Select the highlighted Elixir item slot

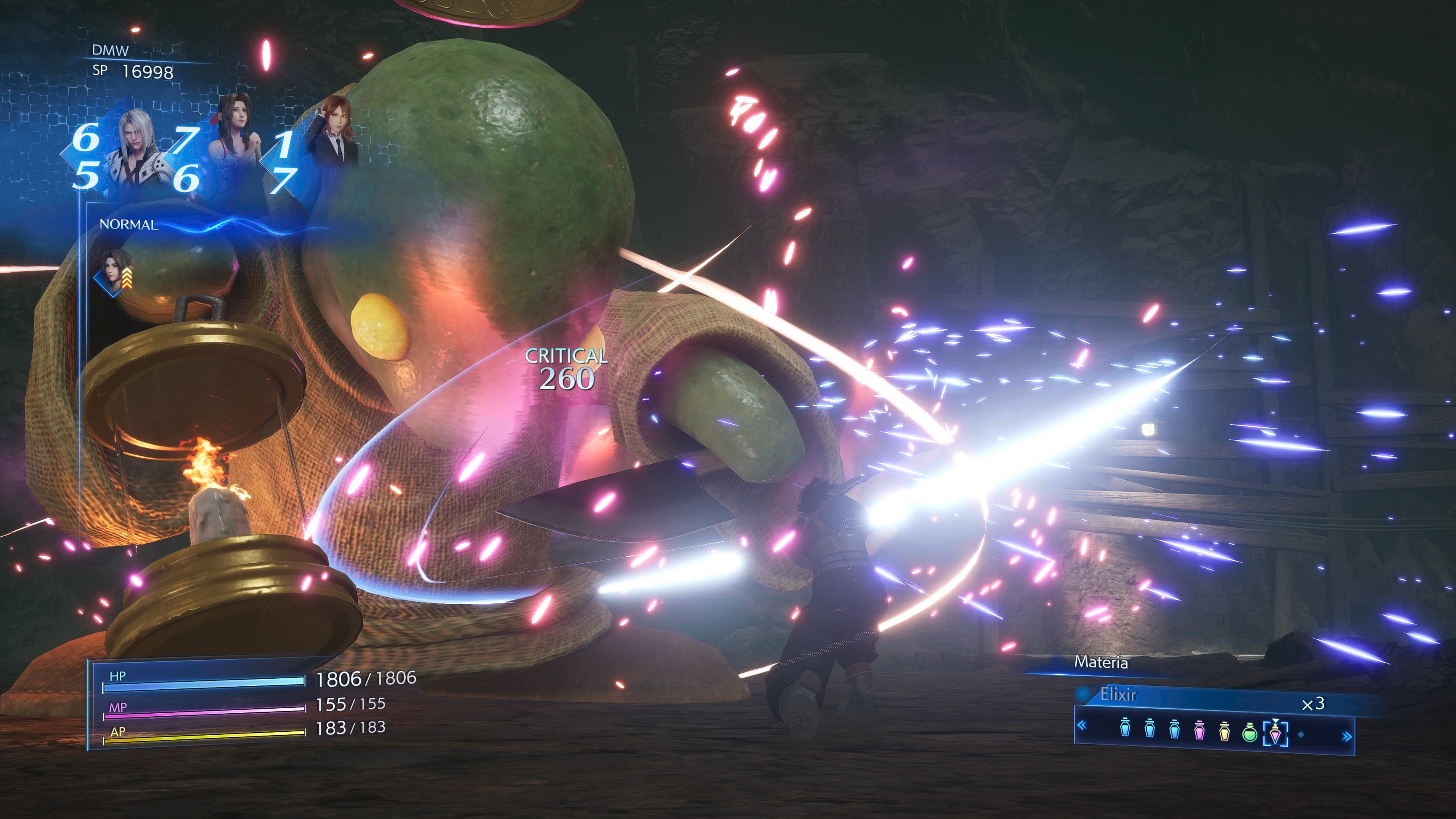[1275, 733]
